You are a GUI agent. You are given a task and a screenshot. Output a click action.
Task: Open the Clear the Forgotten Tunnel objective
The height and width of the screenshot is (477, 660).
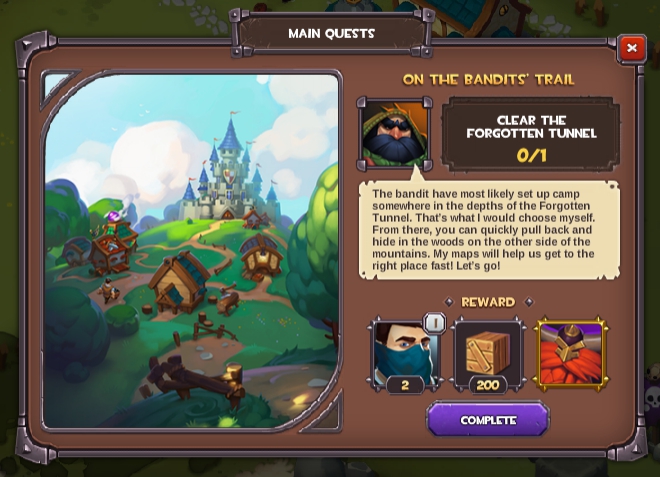tap(531, 134)
